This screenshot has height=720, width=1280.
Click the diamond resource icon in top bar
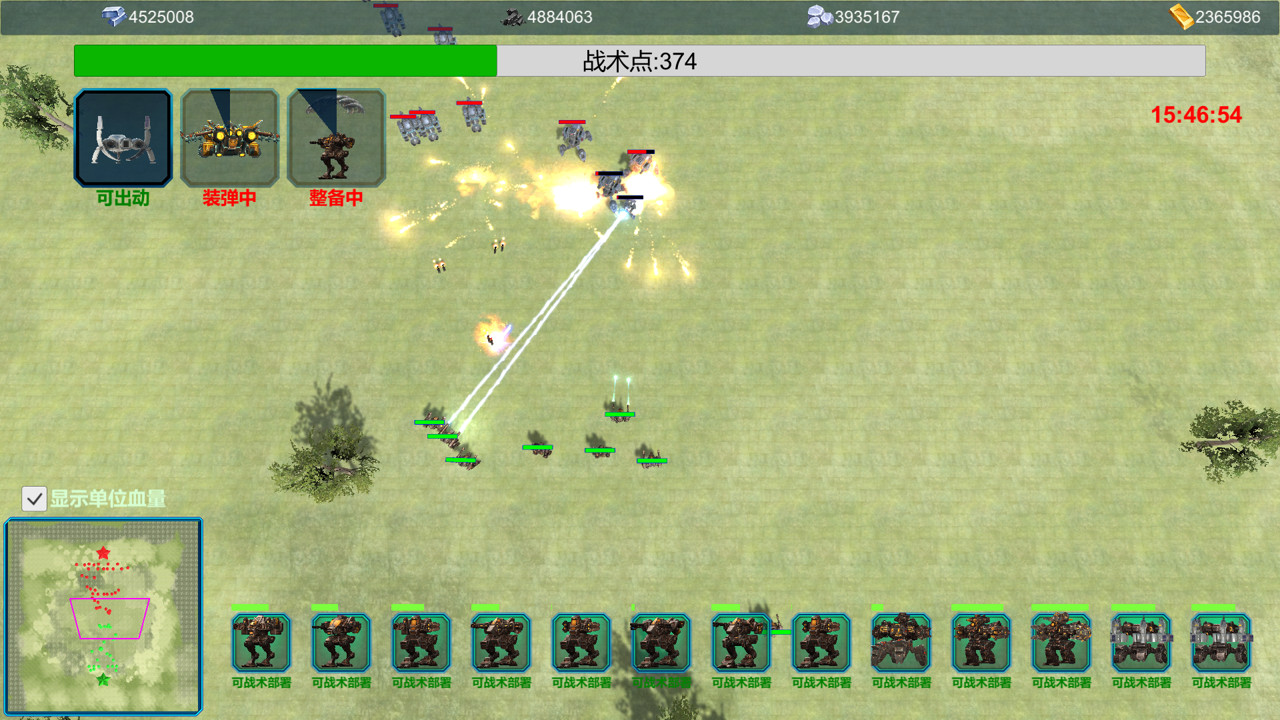pos(114,15)
